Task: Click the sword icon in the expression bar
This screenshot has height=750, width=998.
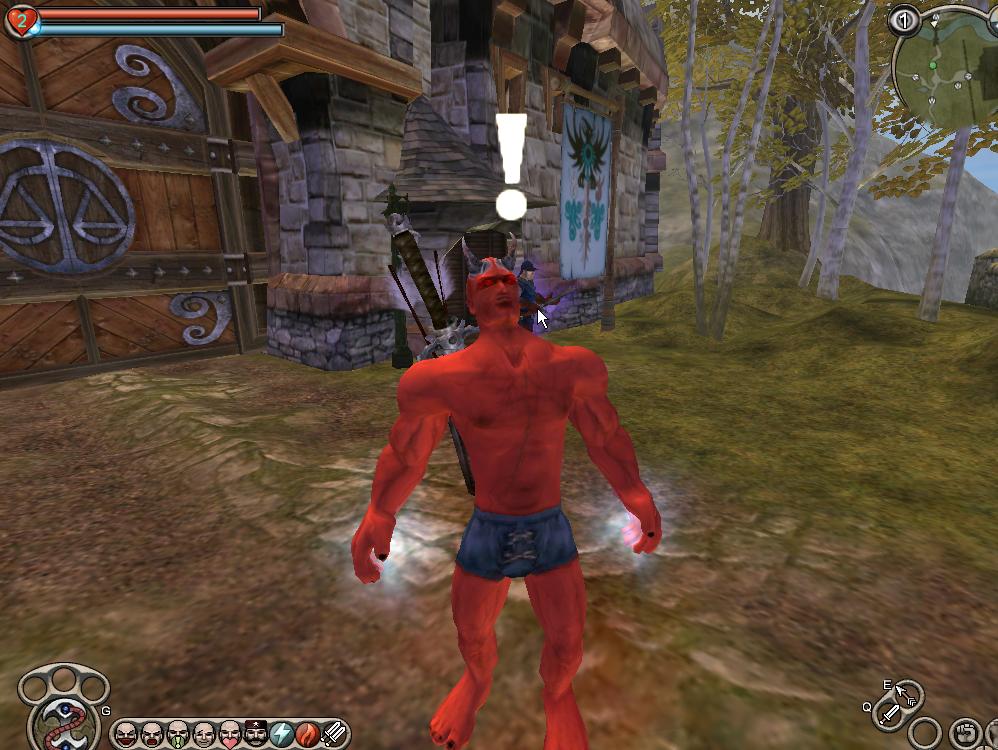Action: (334, 735)
